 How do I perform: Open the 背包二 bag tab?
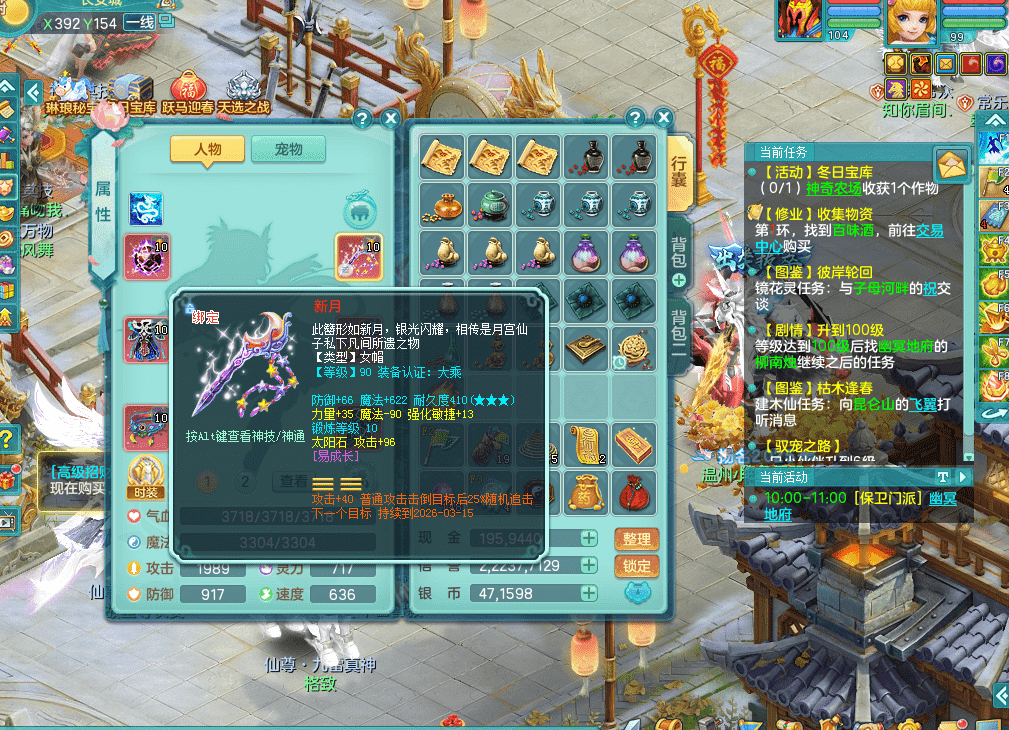pos(679,334)
